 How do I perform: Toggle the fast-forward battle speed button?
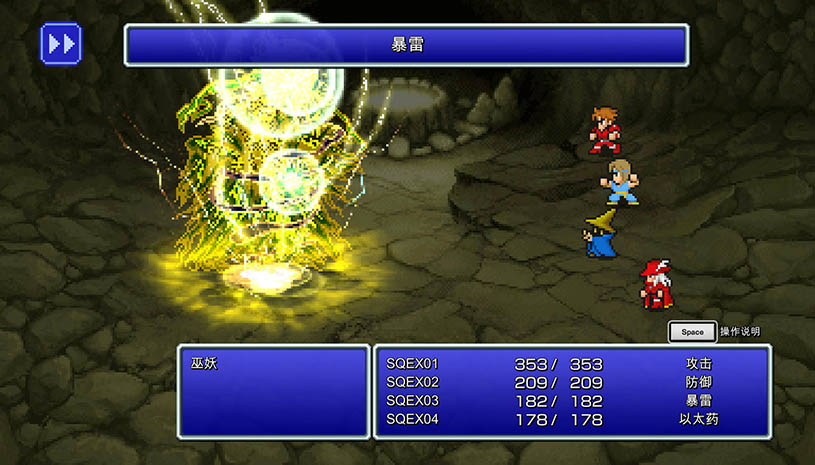coord(60,44)
